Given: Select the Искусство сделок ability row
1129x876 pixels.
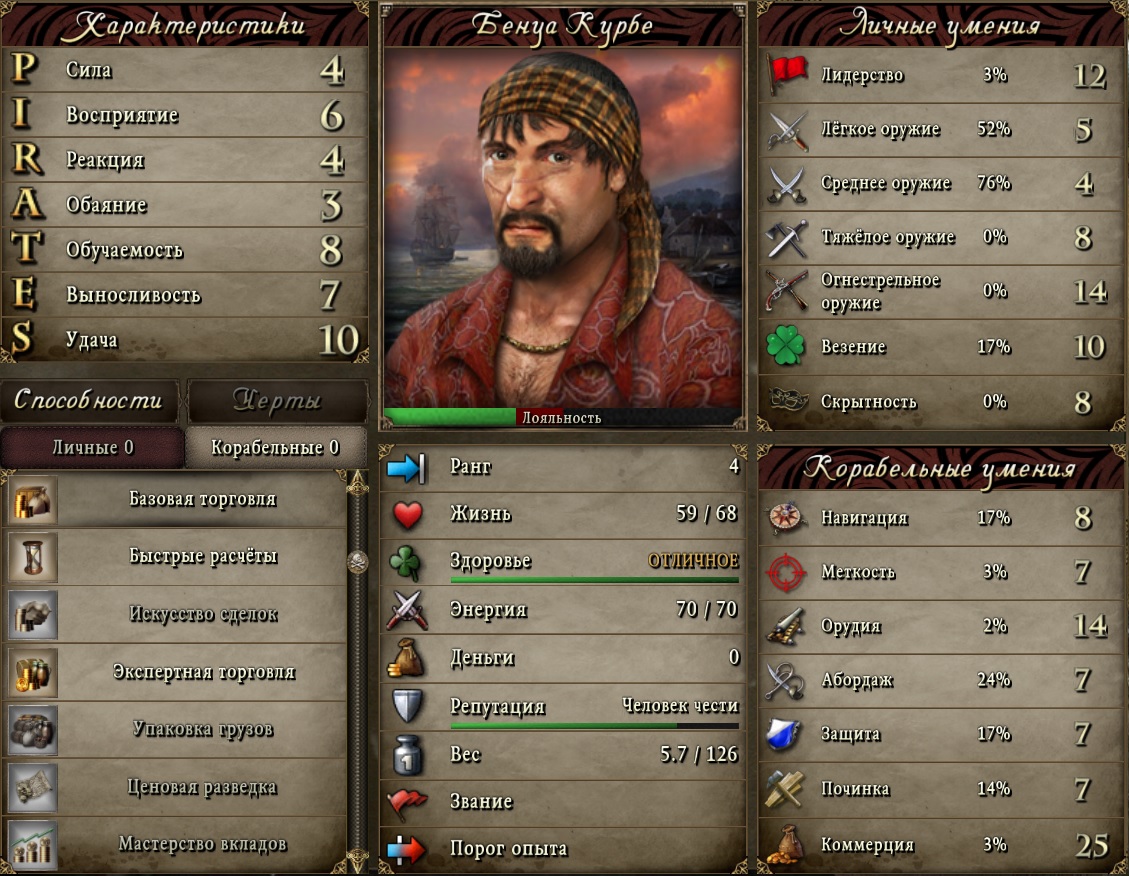Looking at the screenshot, I should pos(202,614).
